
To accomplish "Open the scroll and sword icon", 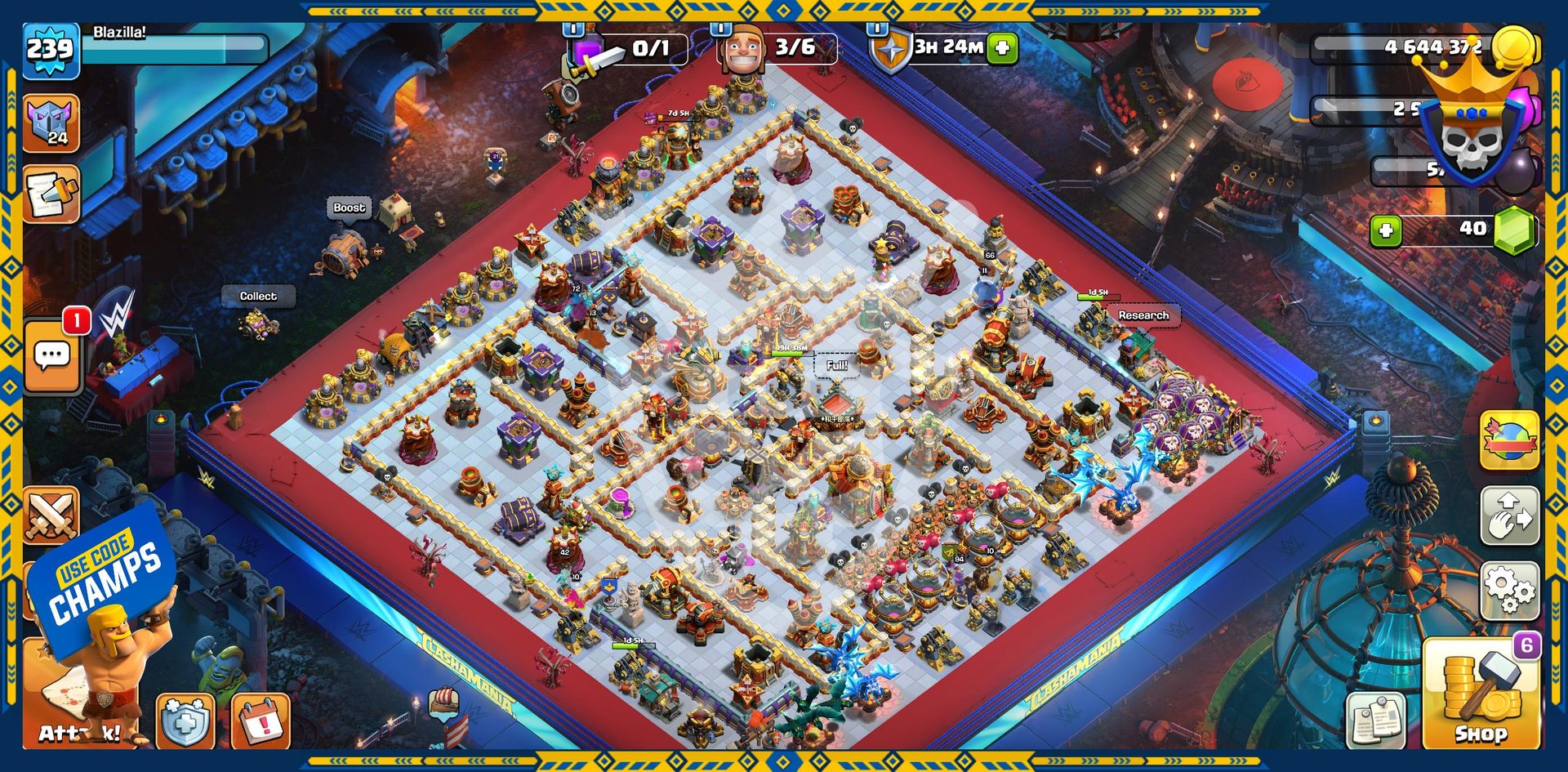I will (x=51, y=194).
